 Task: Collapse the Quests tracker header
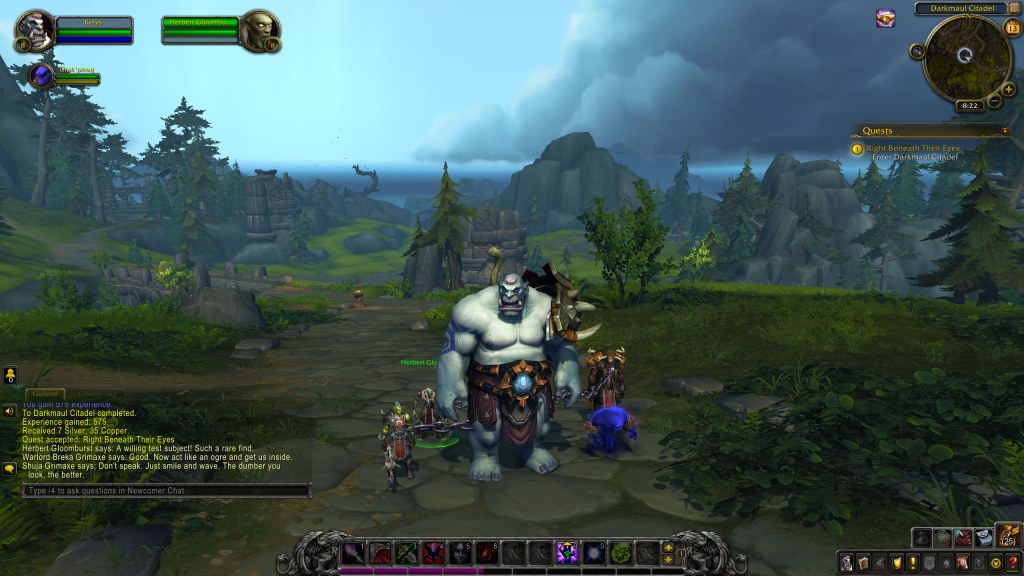(x=1005, y=131)
